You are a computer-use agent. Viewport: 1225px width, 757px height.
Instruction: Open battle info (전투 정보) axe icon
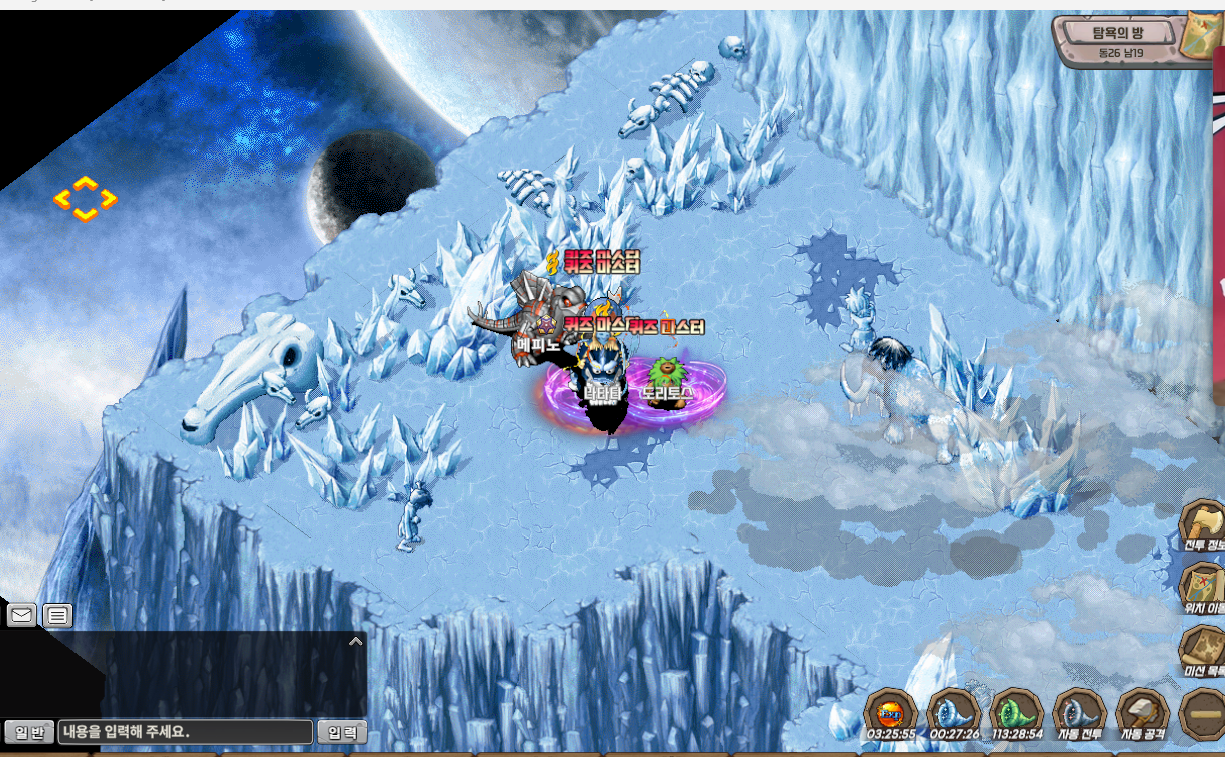pyautogui.click(x=1202, y=525)
